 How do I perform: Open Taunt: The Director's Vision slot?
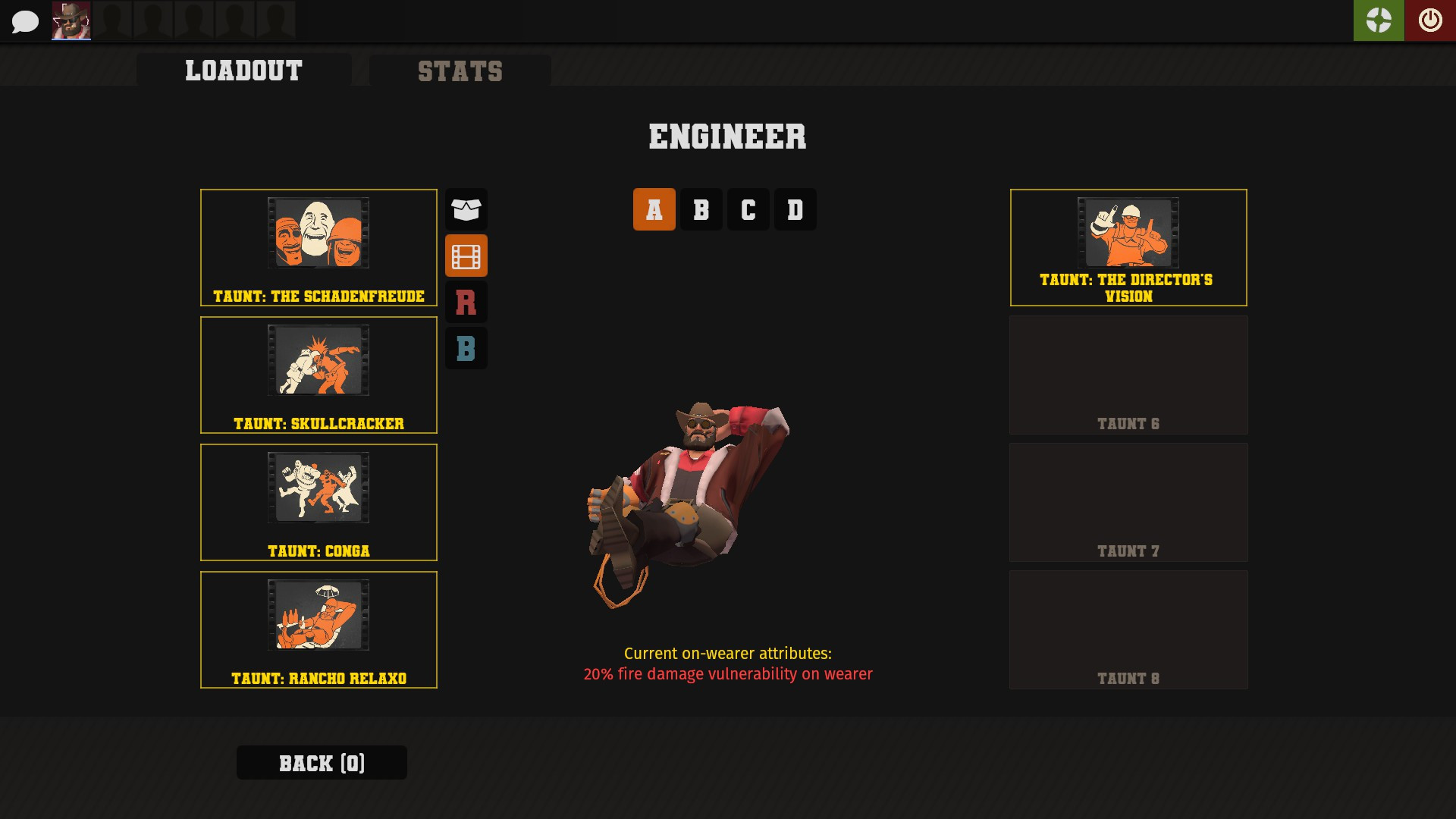[1128, 247]
